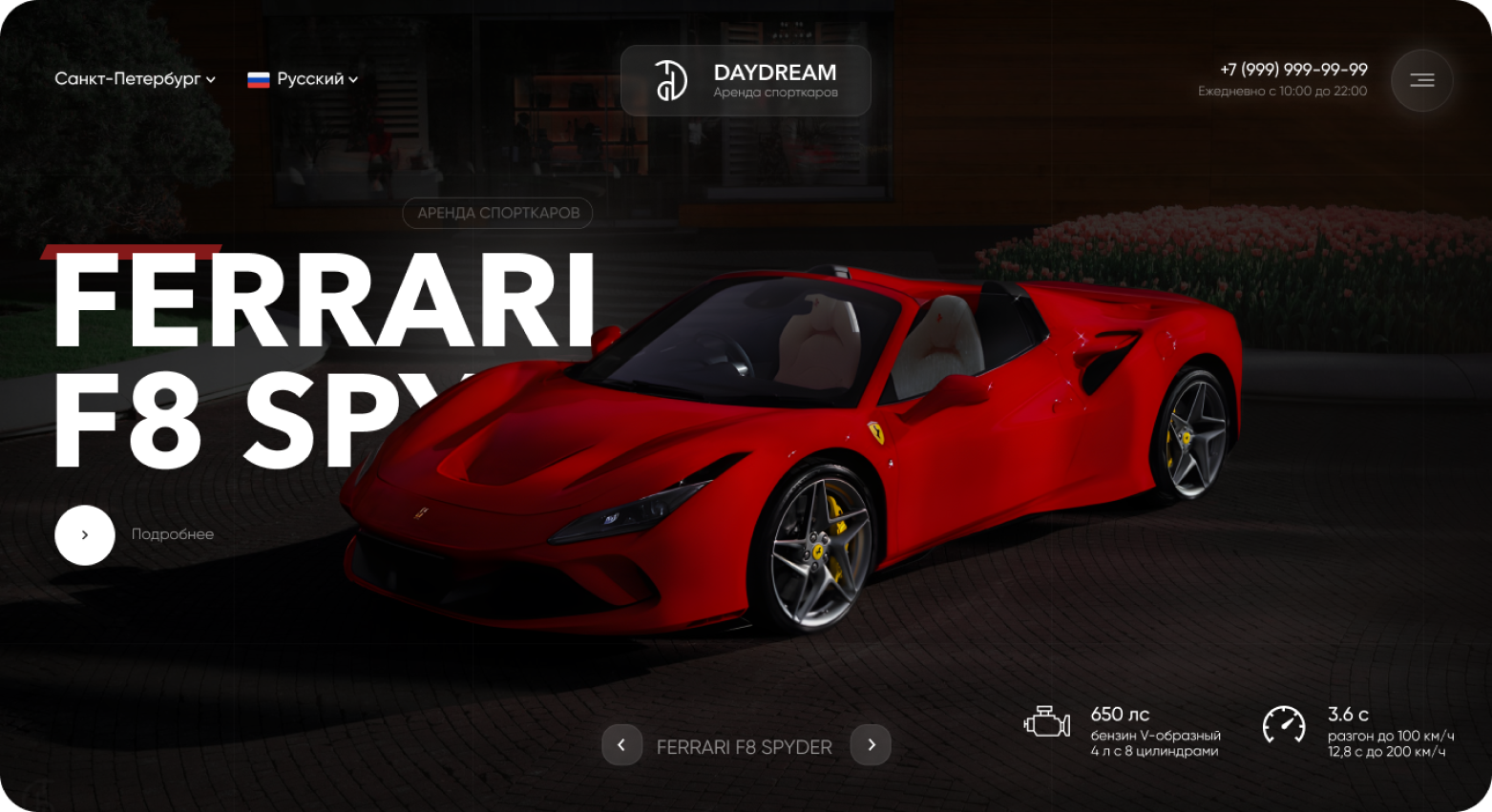
Task: Show the previous car in the slider
Action: click(621, 745)
